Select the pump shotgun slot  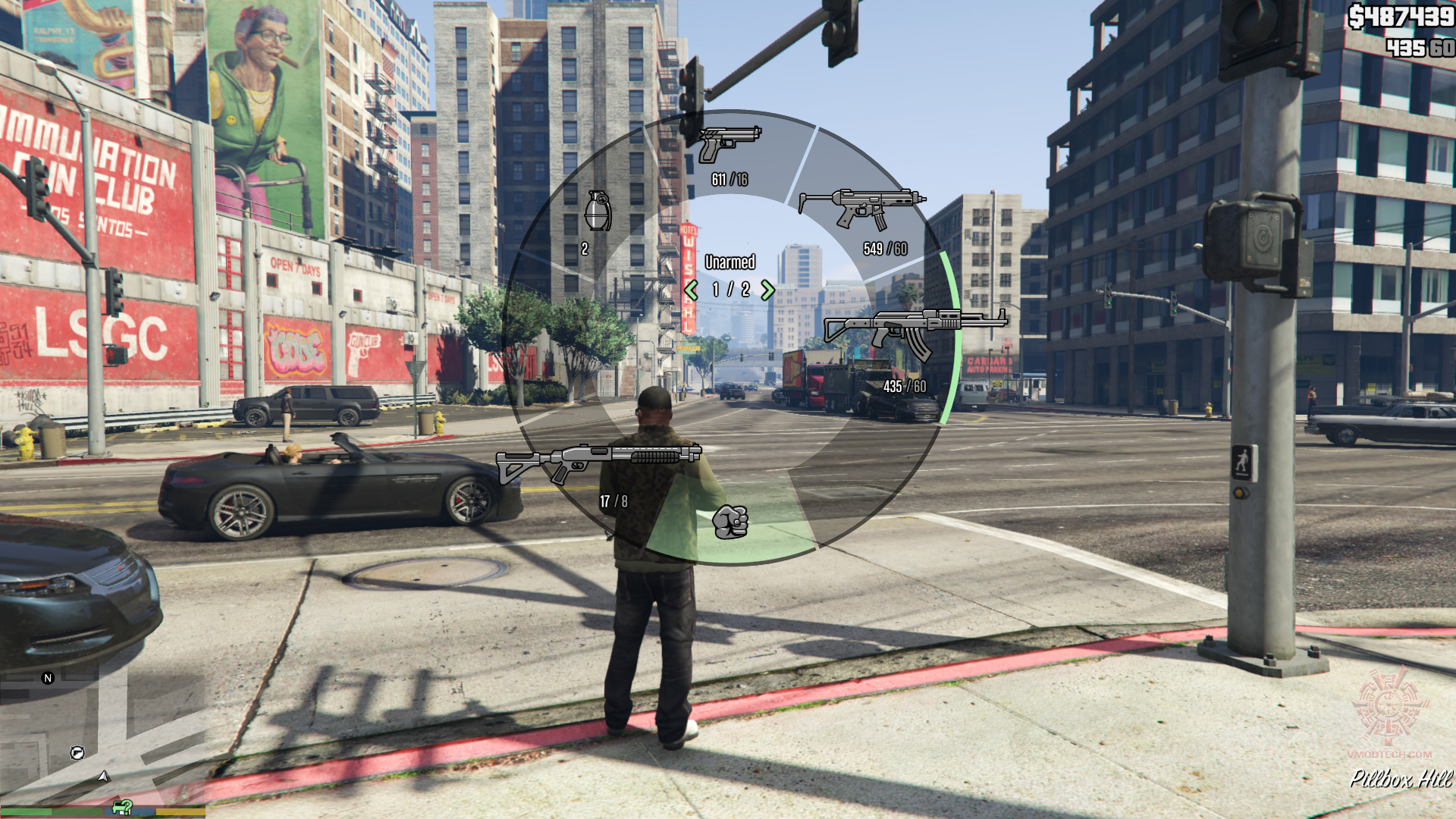598,462
